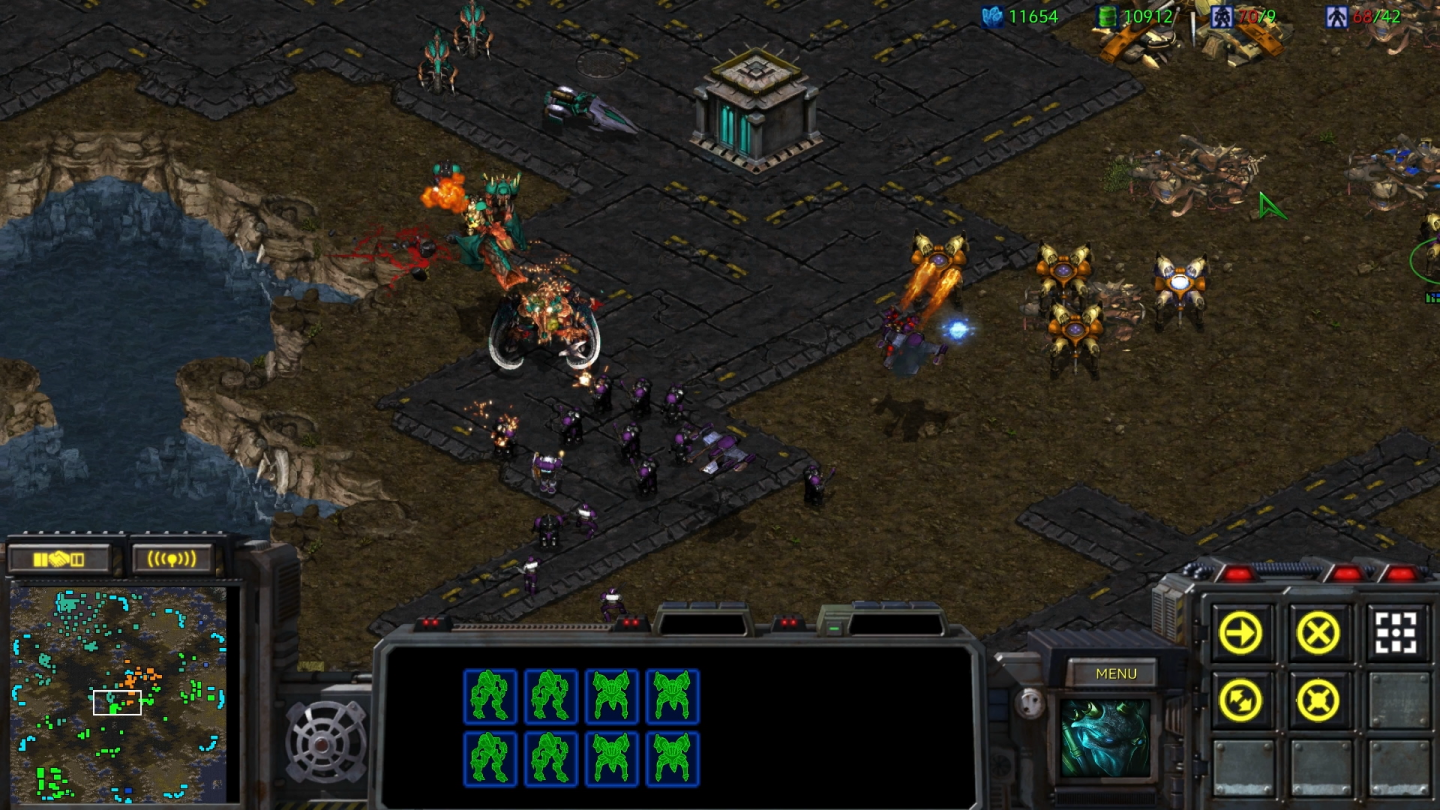Select the first unit wireframe in the selection panel
The image size is (1440, 810).
[x=491, y=697]
